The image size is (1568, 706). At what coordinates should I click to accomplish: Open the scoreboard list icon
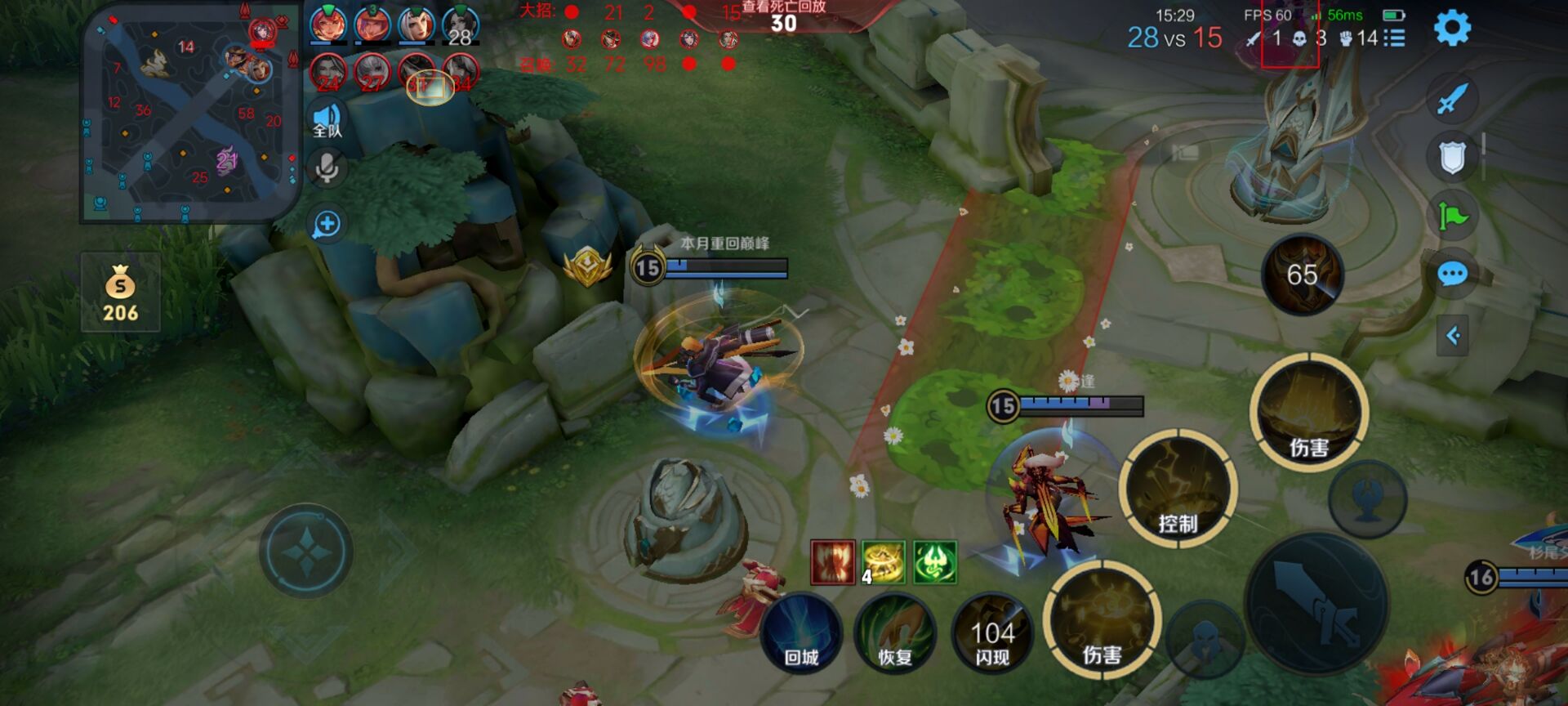(x=1395, y=38)
